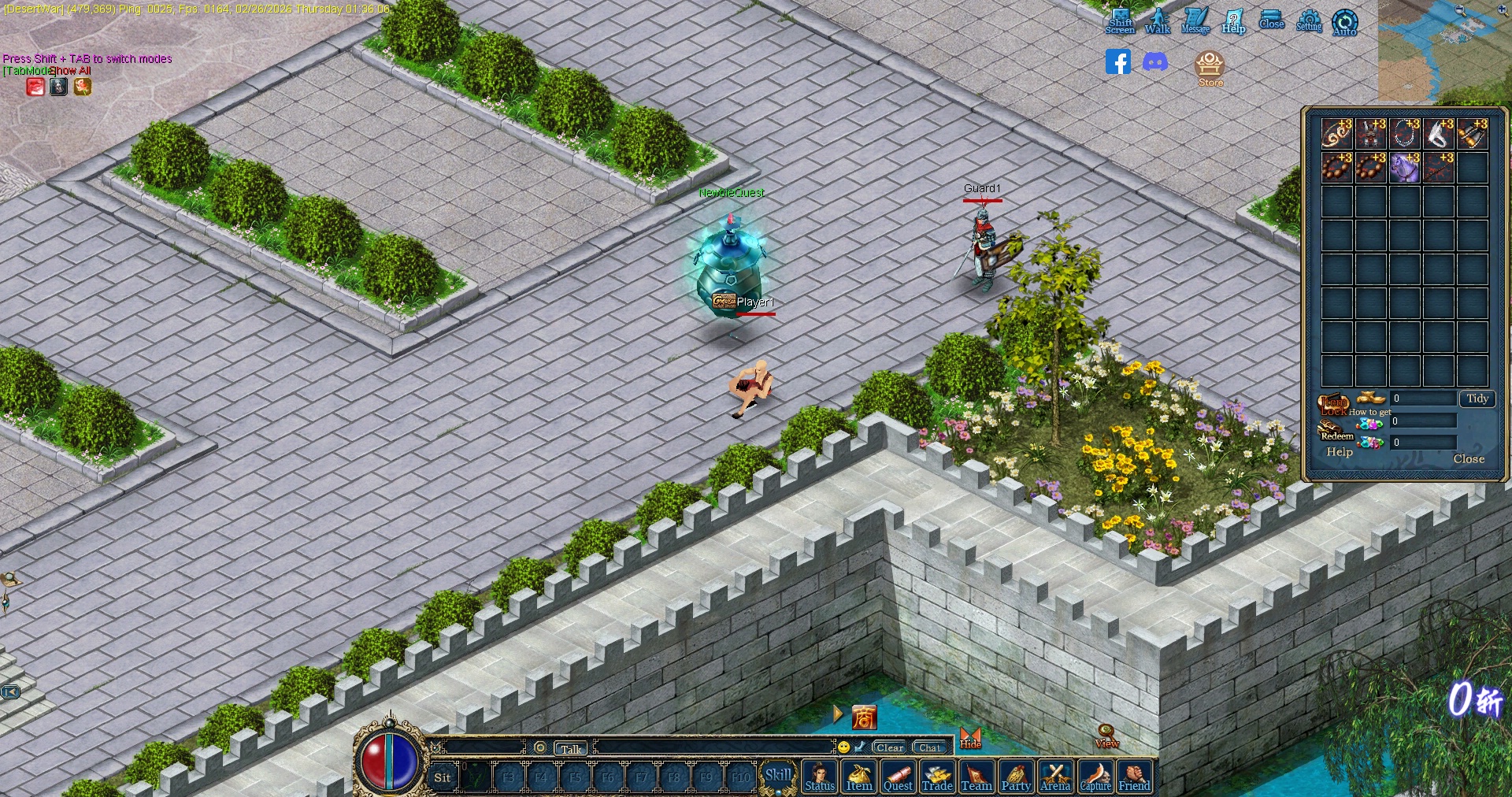Viewport: 1512px width, 797px height.
Task: Open the Discord link
Action: pos(1155,61)
